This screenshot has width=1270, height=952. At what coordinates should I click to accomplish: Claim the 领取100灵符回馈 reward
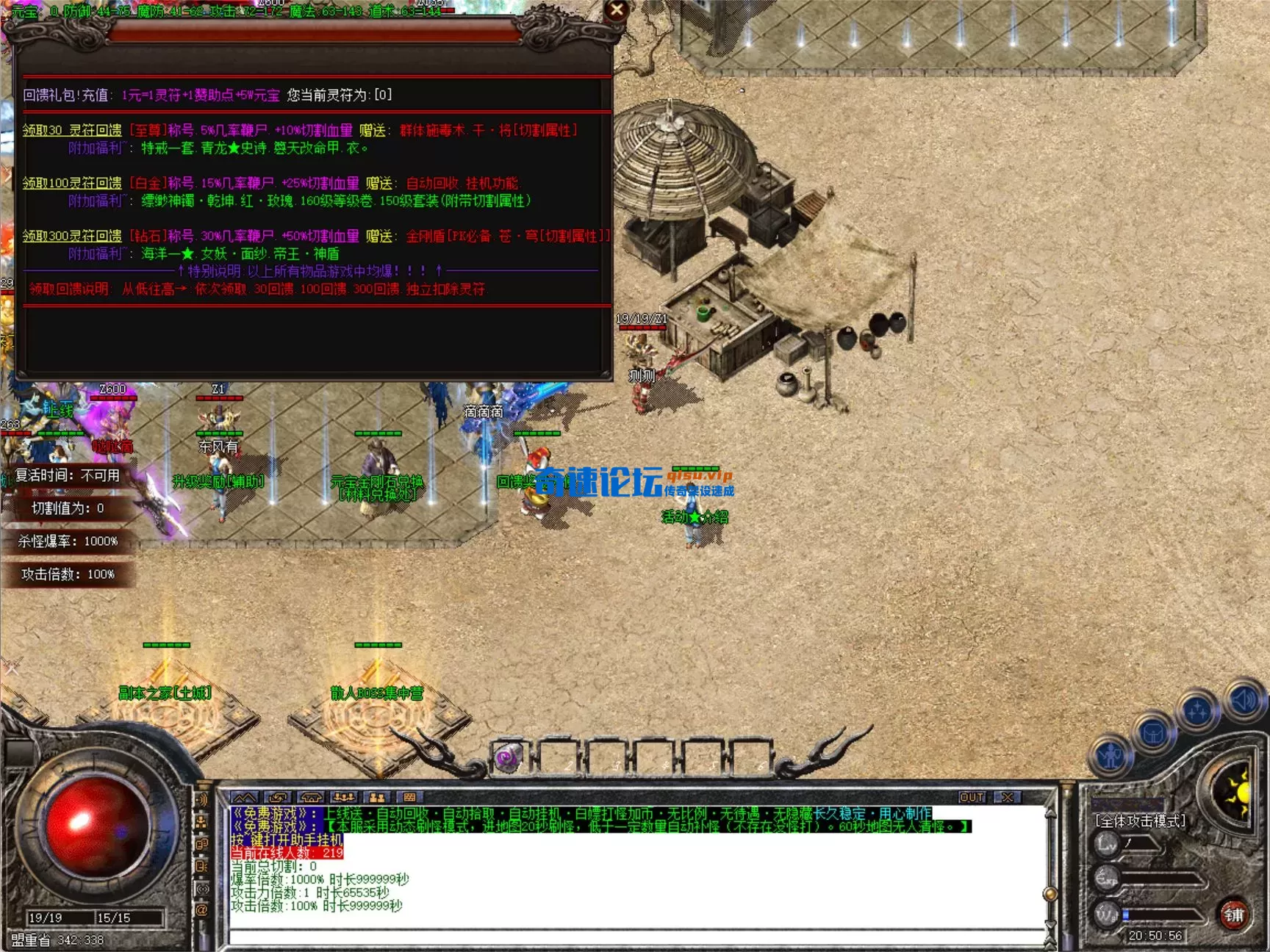tap(72, 183)
